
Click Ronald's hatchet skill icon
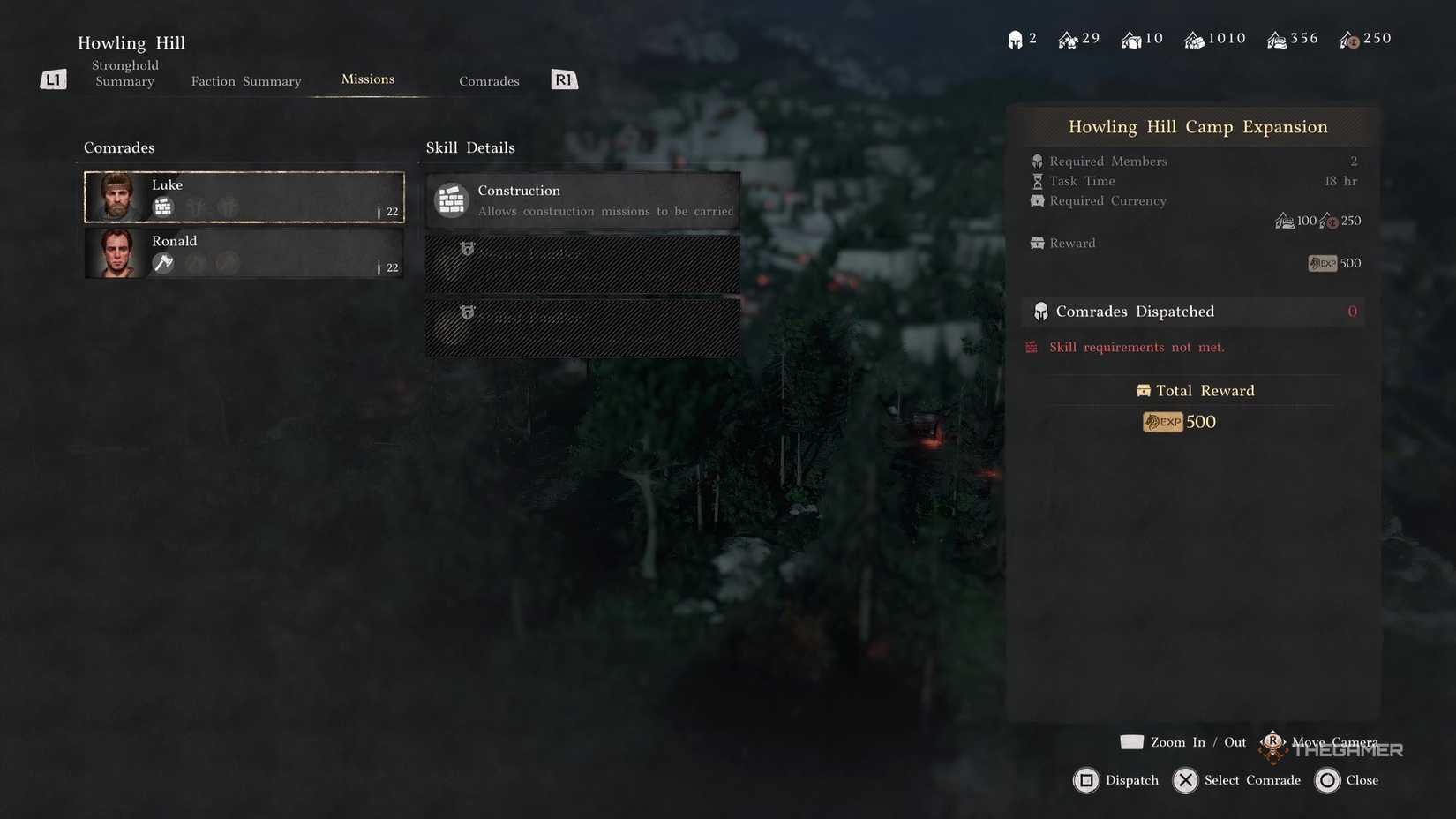pos(162,263)
